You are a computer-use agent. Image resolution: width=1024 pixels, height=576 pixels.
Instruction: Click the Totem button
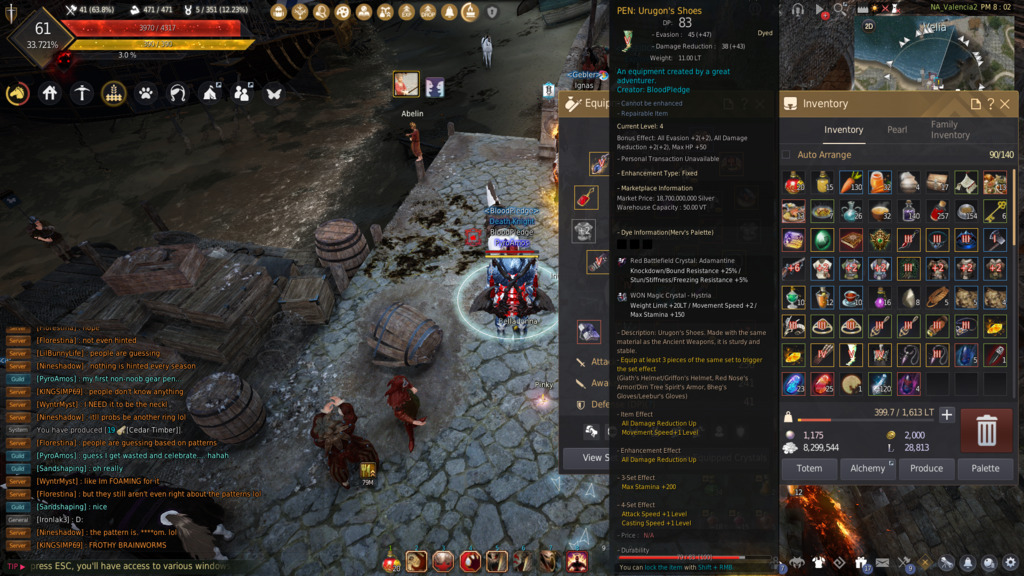(809, 468)
